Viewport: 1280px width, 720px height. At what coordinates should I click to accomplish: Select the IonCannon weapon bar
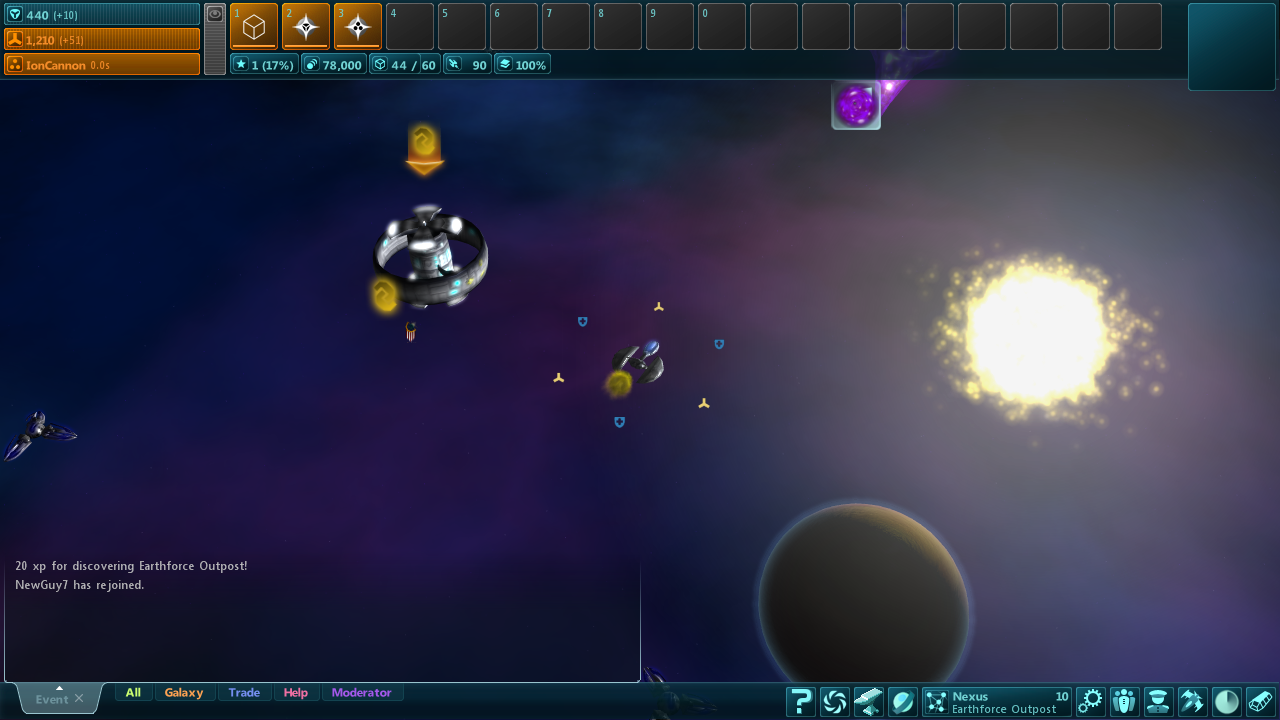tap(102, 65)
